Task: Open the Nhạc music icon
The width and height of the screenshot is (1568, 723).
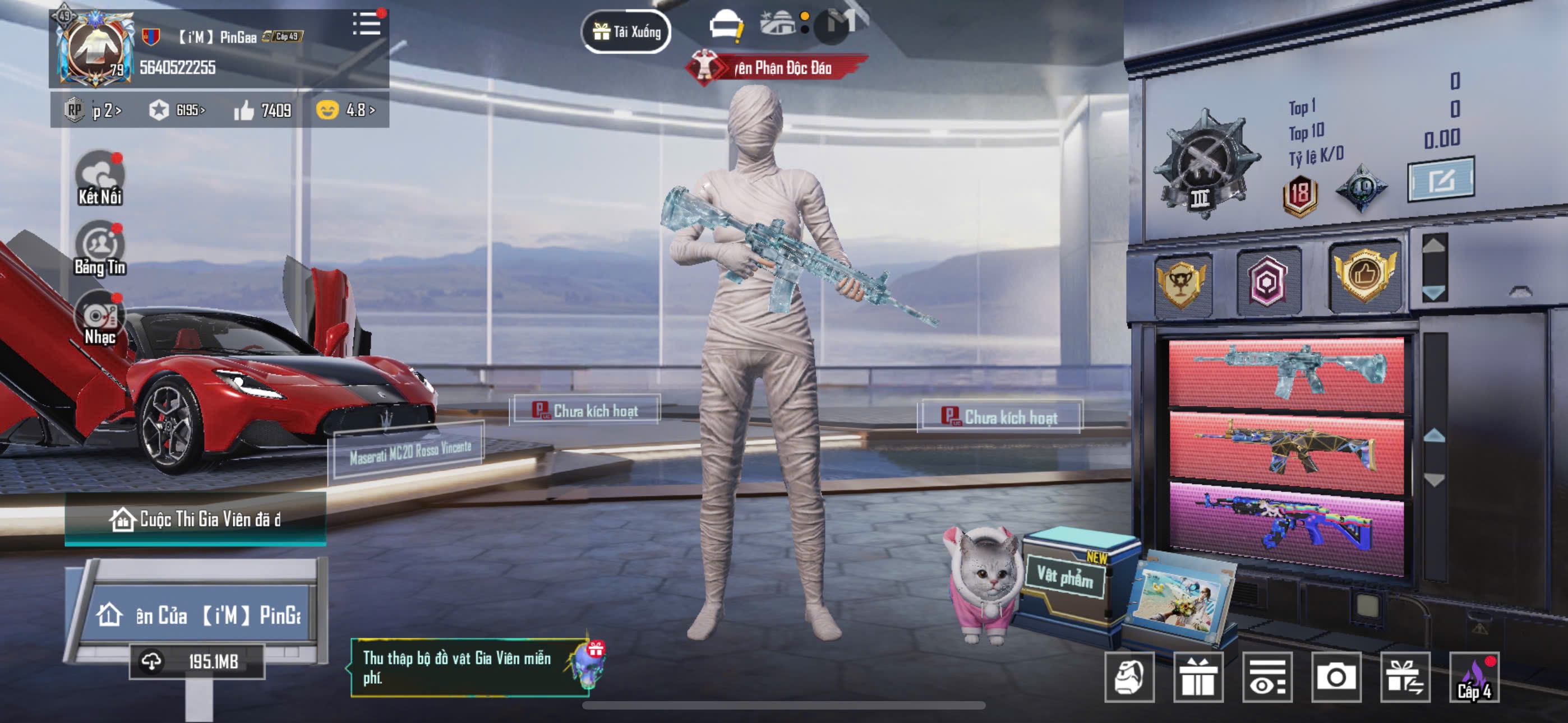Action: click(100, 319)
